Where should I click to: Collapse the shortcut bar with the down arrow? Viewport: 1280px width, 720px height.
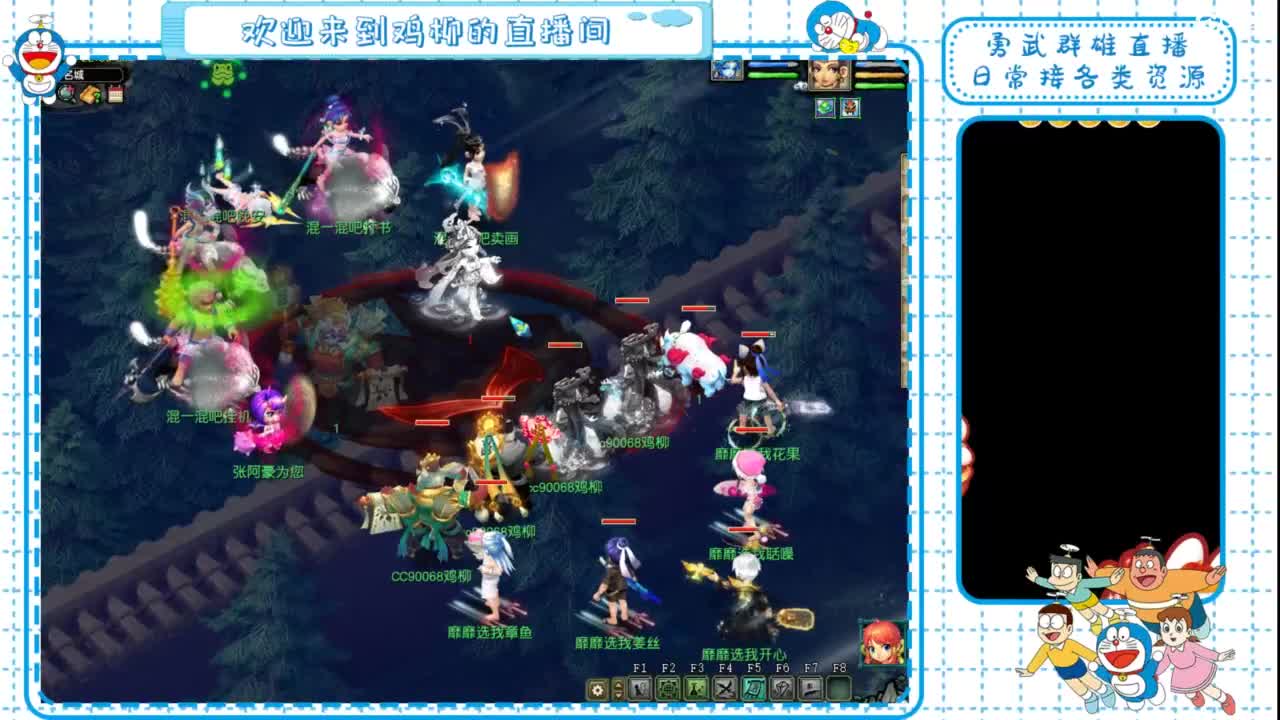[x=617, y=694]
